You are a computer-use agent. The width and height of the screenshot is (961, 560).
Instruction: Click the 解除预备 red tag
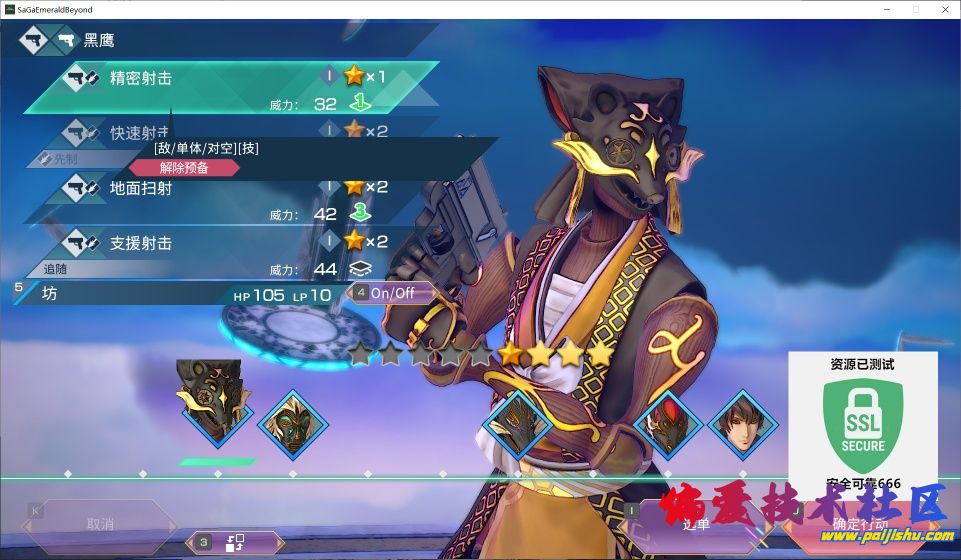184,168
